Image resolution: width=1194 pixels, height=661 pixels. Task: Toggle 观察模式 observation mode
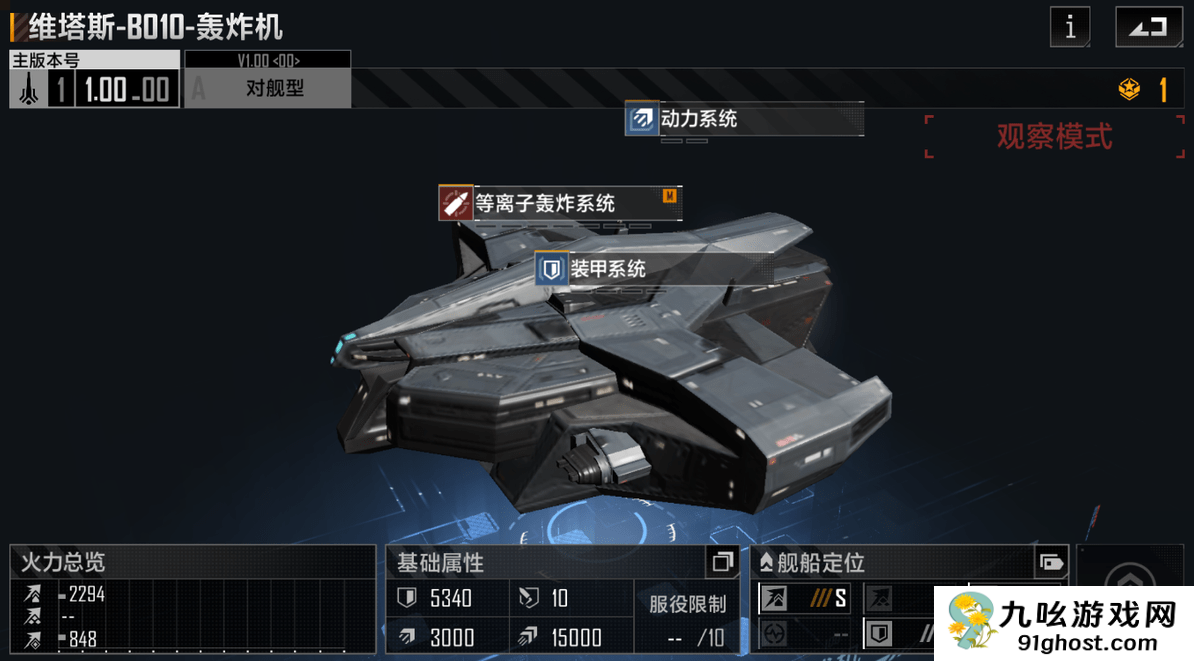(x=1054, y=136)
